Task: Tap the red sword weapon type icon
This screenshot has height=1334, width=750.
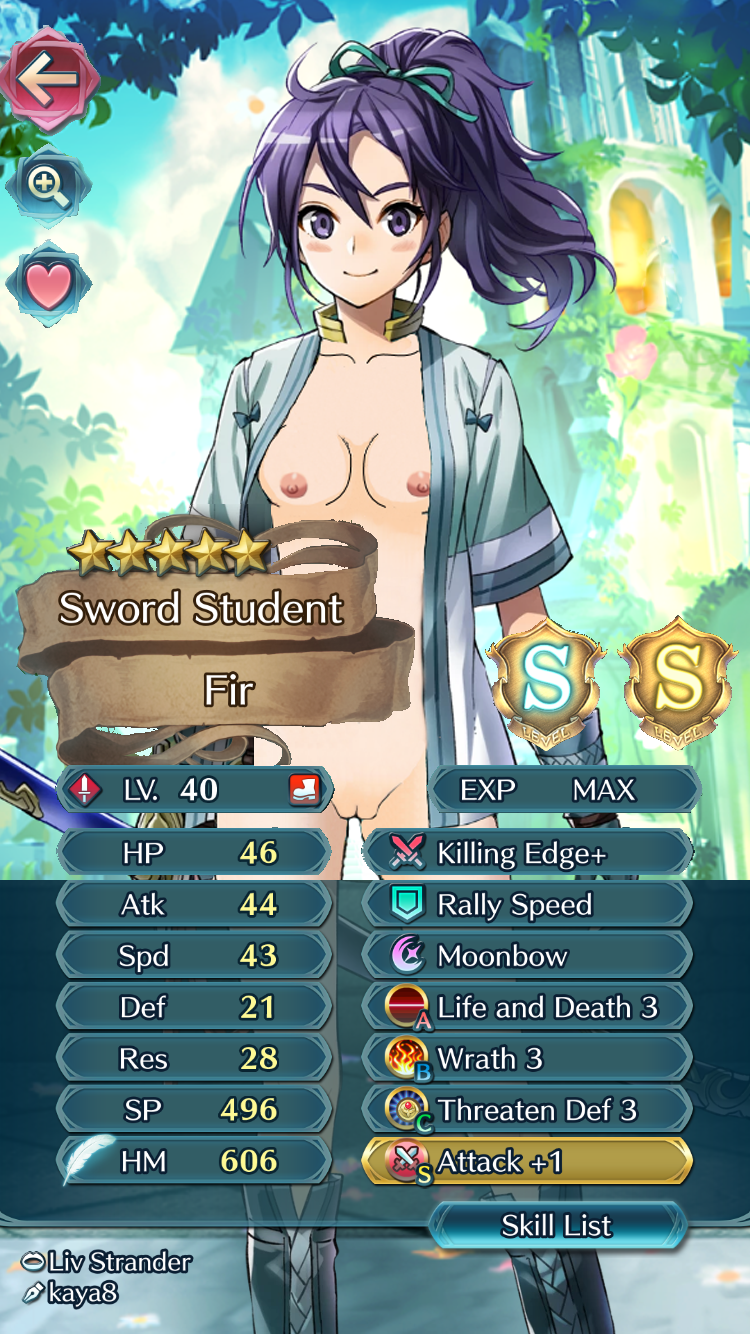Action: 86,790
